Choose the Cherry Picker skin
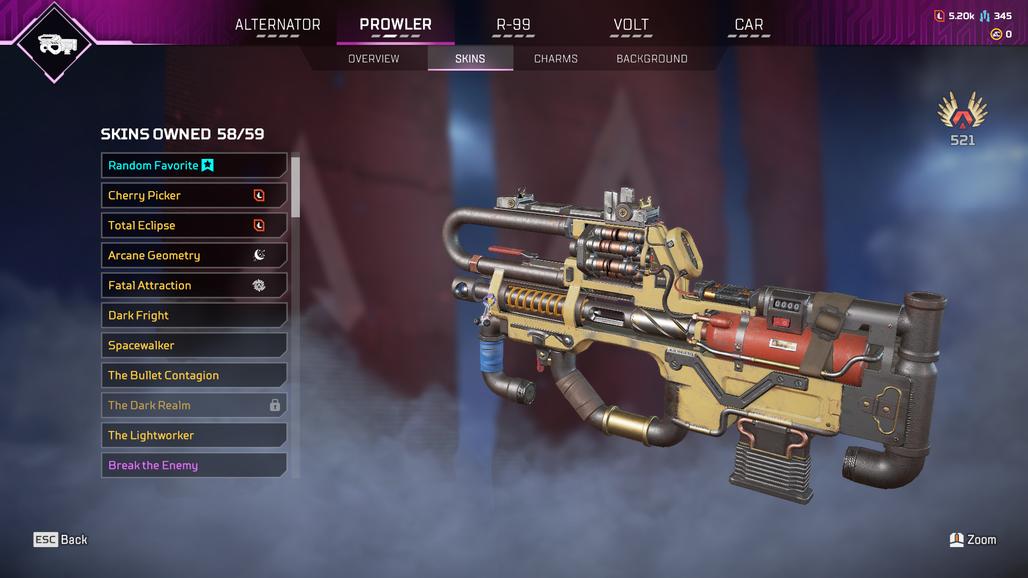The height and width of the screenshot is (578, 1028). (x=194, y=196)
